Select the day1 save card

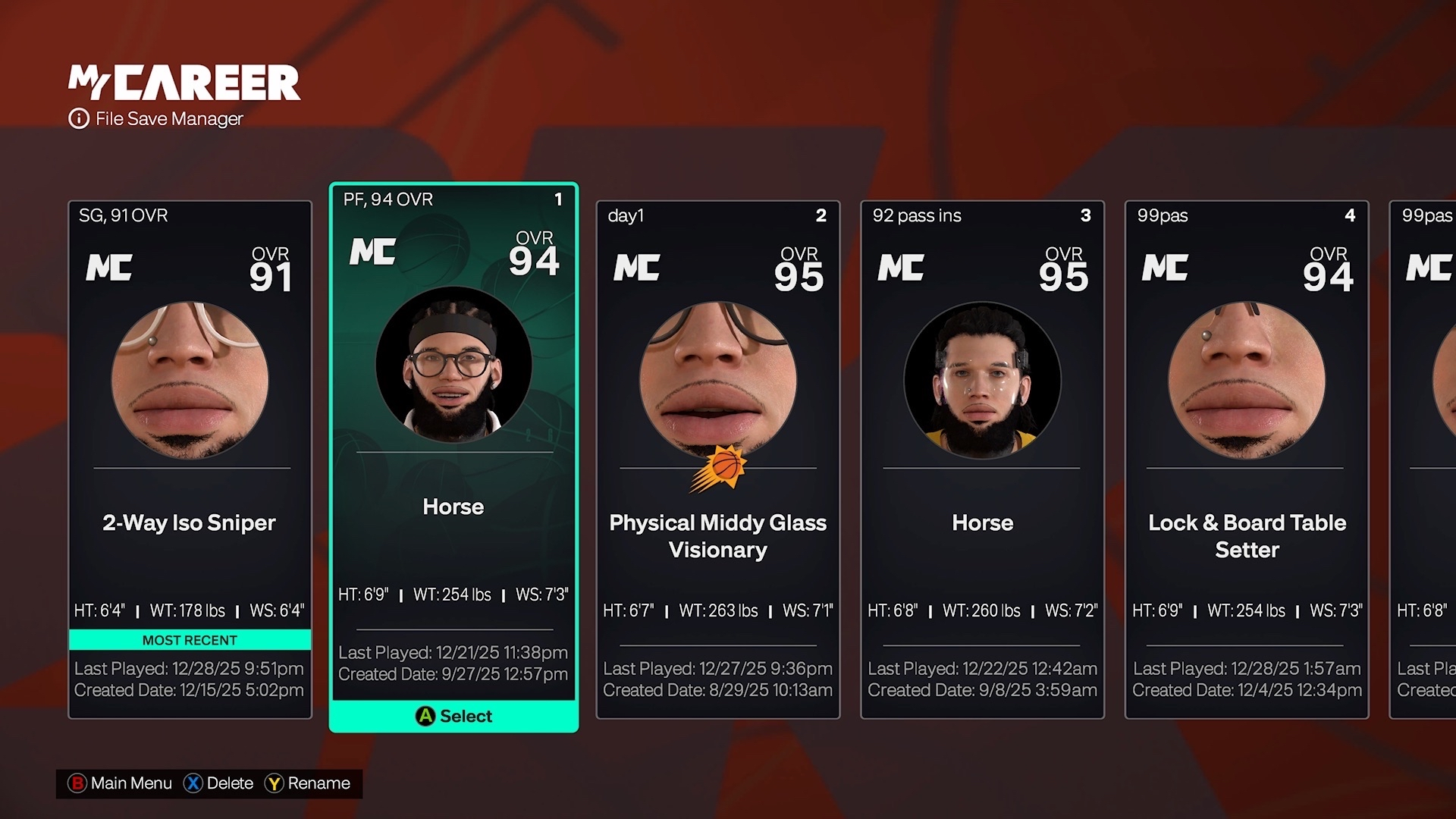(x=717, y=455)
